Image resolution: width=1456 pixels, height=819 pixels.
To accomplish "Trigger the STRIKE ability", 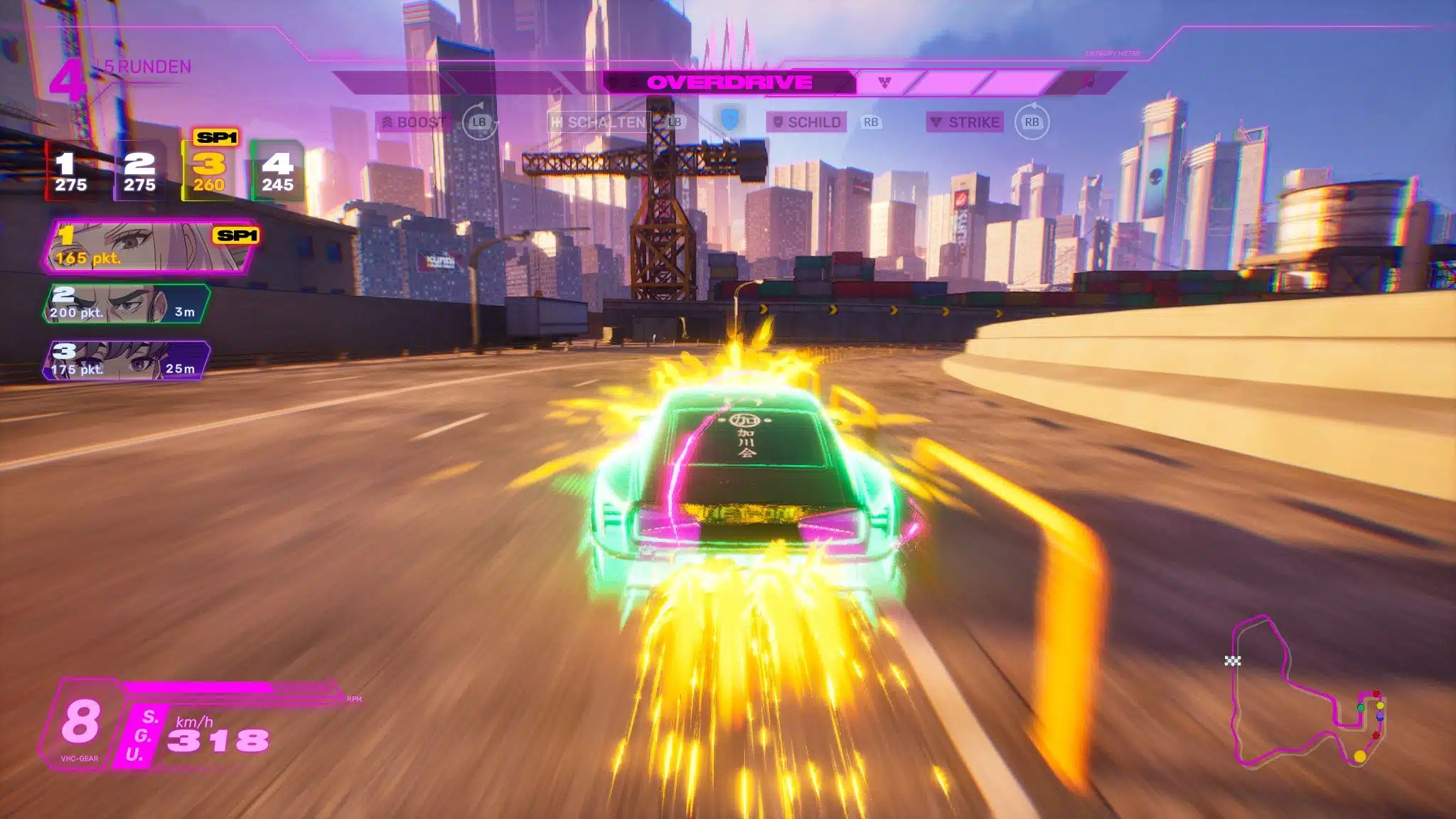I will [965, 122].
